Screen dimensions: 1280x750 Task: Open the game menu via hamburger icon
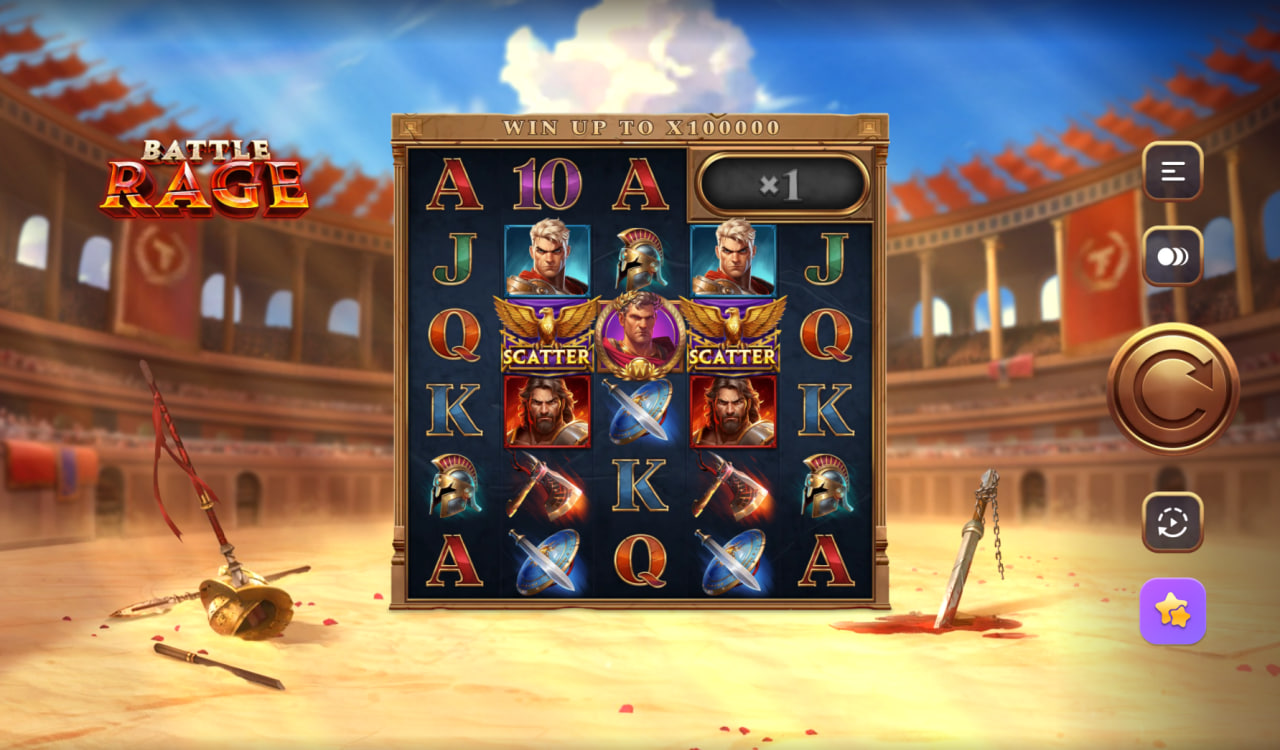[x=1170, y=169]
